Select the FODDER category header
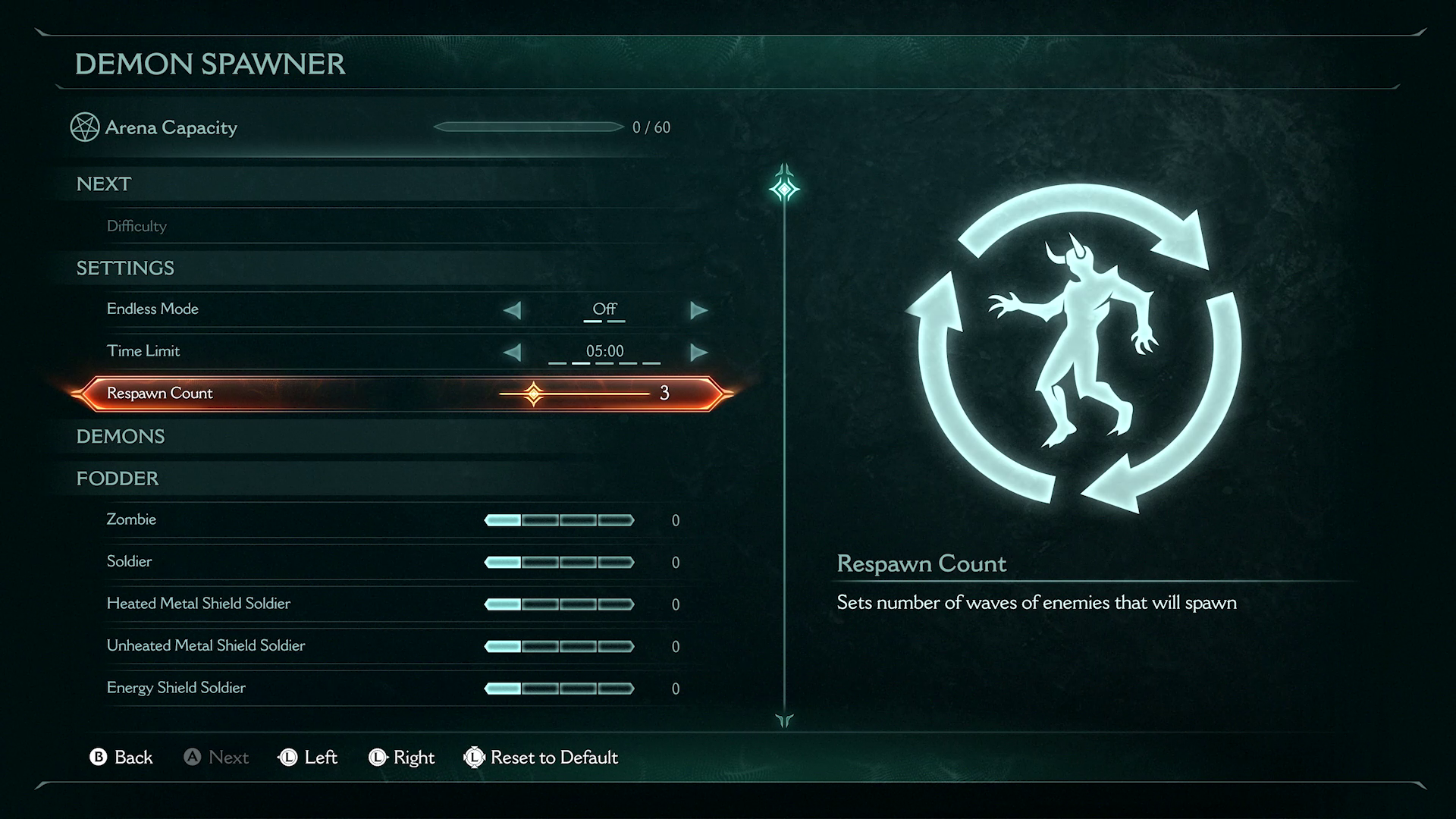Image resolution: width=1456 pixels, height=819 pixels. (118, 479)
